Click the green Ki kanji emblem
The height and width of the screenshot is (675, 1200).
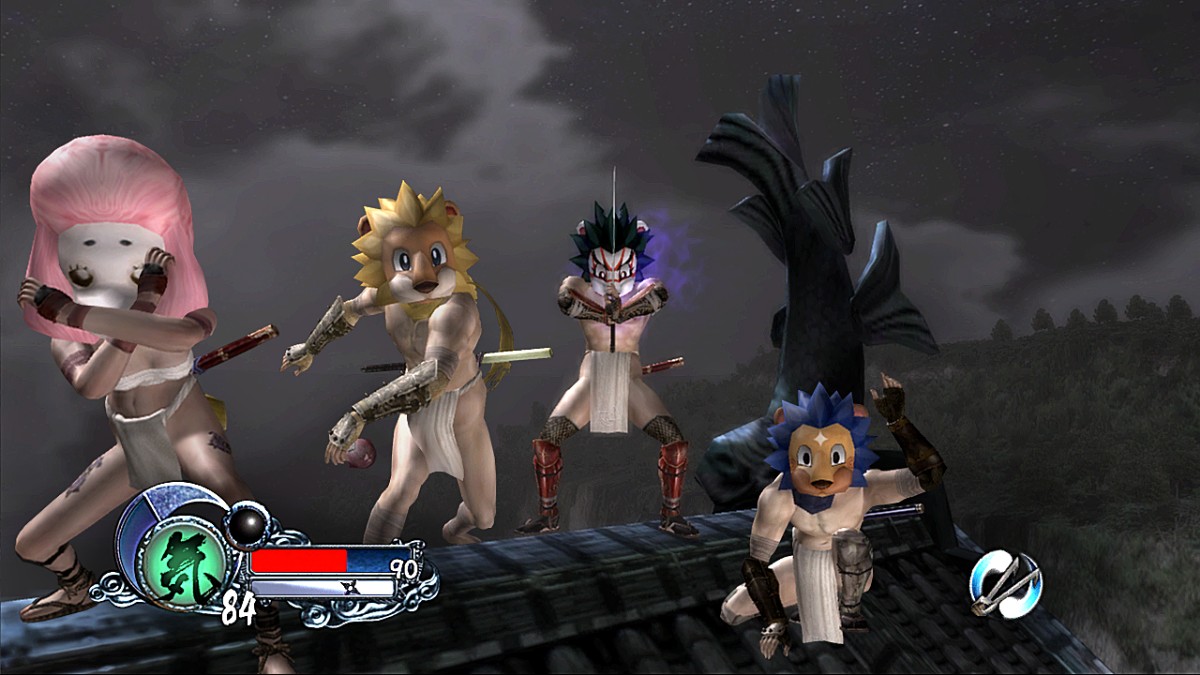tap(182, 563)
